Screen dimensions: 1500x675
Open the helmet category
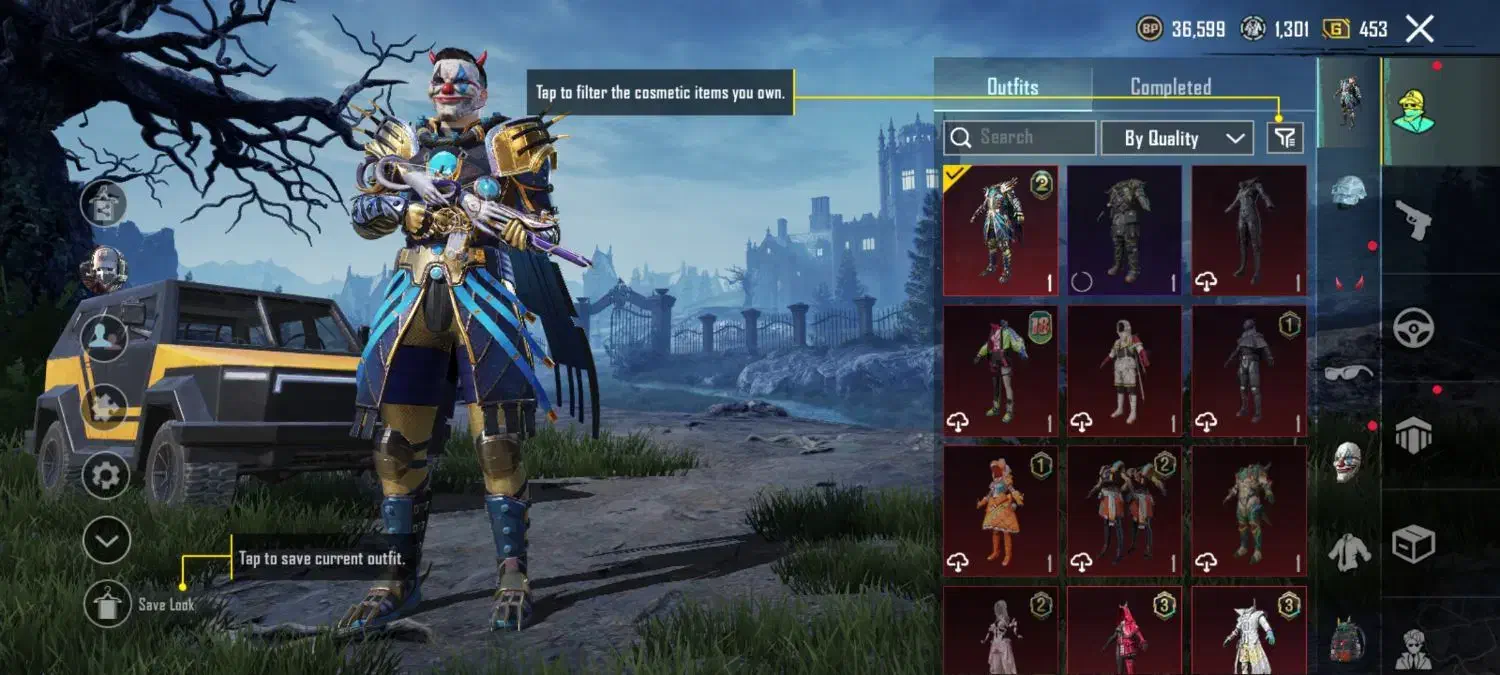(x=1349, y=192)
